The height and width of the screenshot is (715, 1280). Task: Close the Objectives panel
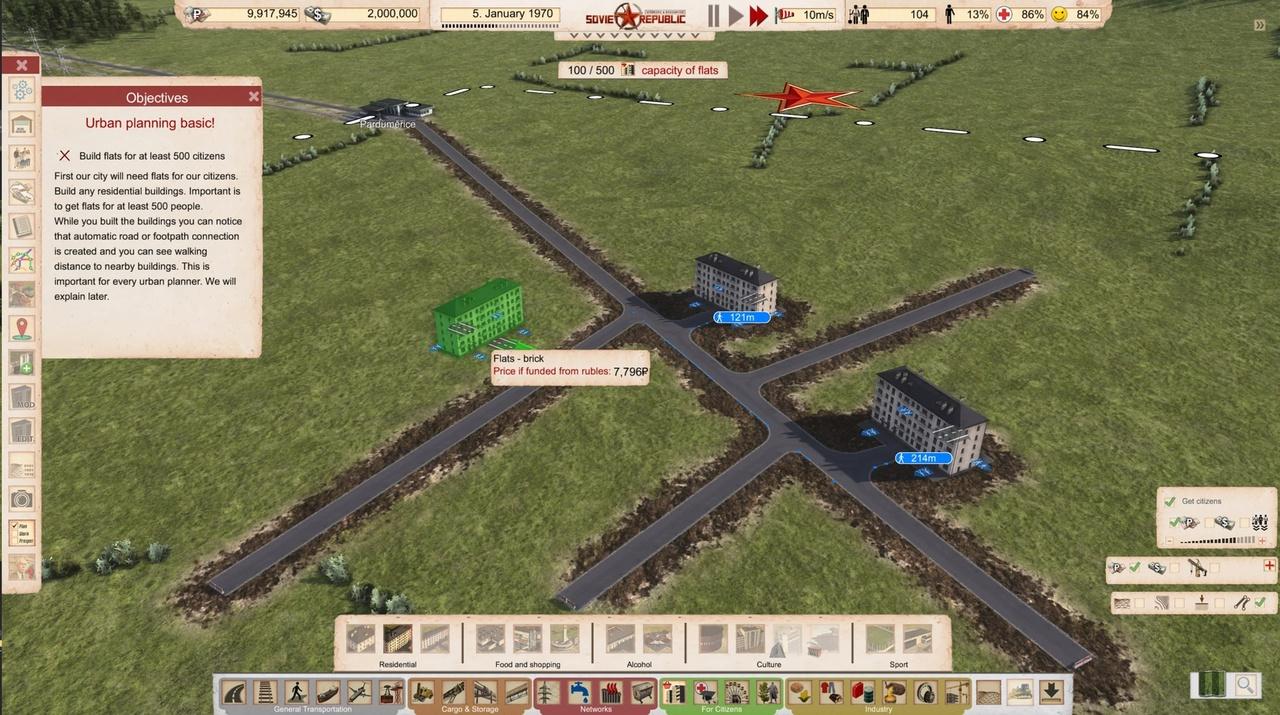tap(254, 97)
